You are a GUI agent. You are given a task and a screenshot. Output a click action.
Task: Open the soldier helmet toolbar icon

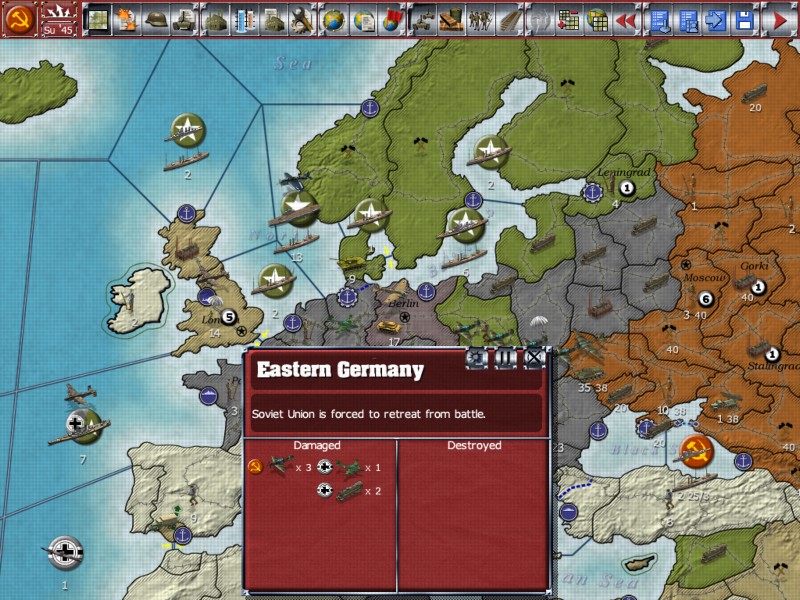coord(155,18)
